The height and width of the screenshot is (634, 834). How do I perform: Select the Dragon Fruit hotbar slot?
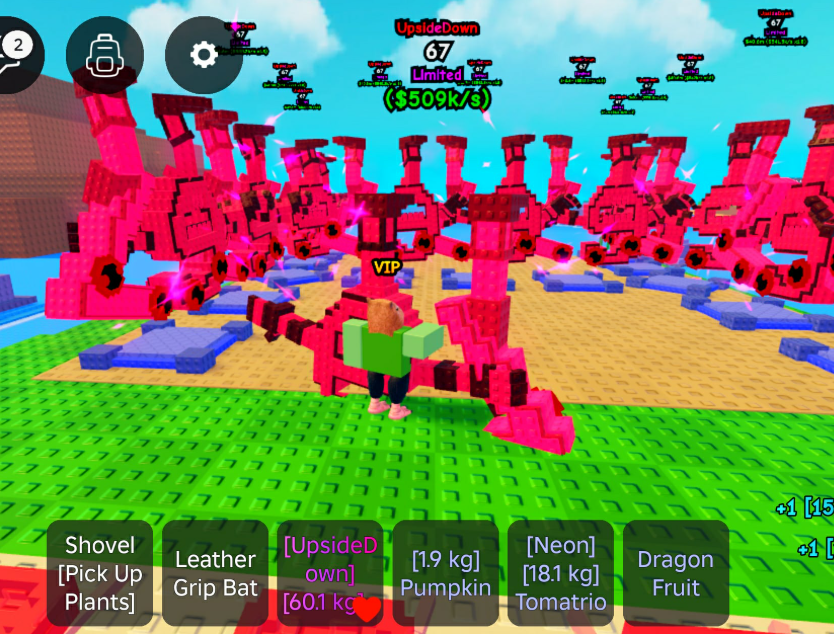click(676, 573)
